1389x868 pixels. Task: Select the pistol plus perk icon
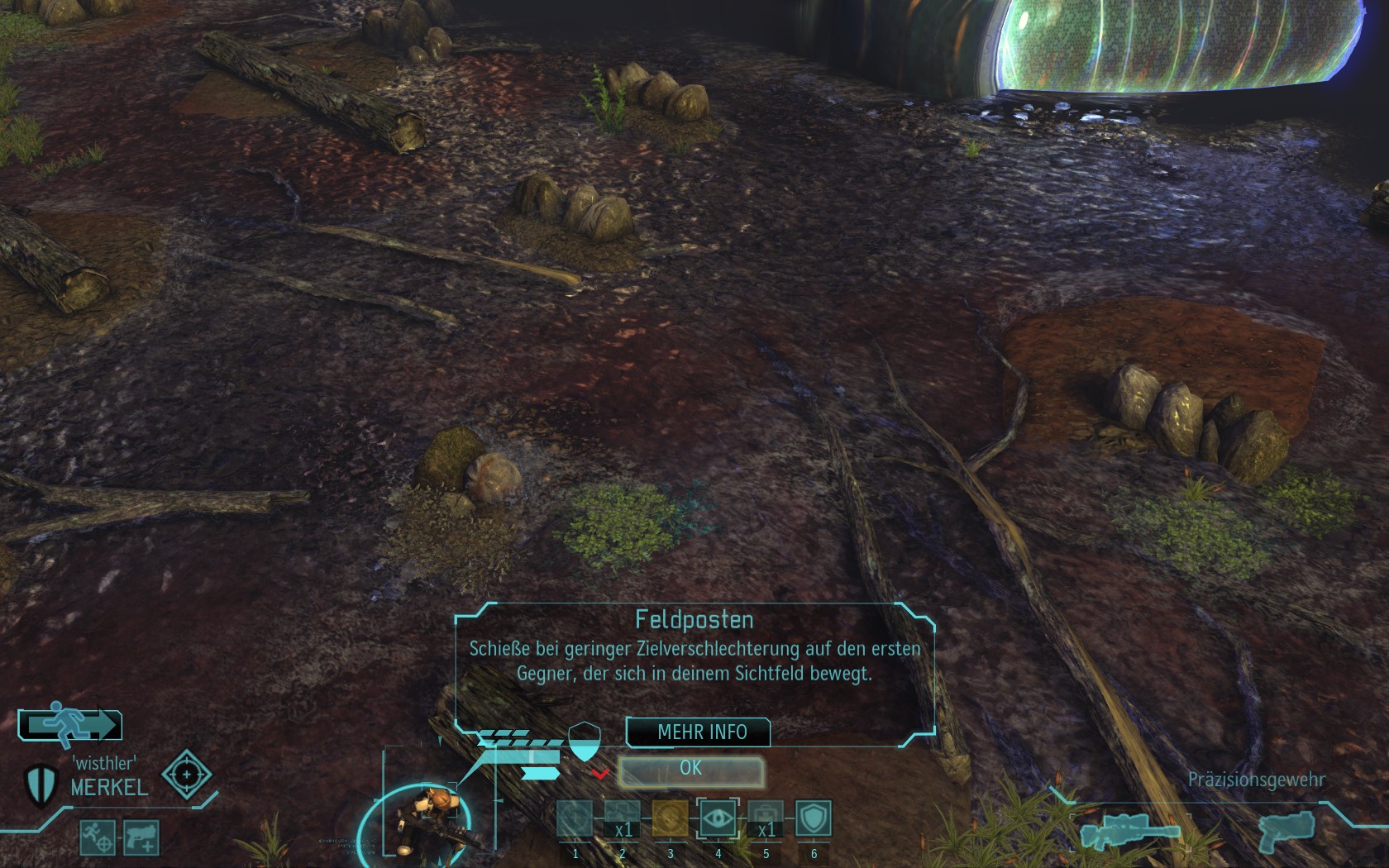[x=141, y=837]
